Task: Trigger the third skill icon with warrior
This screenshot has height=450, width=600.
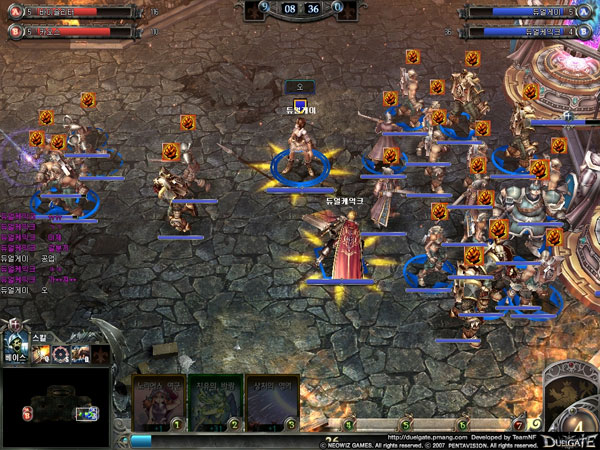Action: [x=81, y=354]
